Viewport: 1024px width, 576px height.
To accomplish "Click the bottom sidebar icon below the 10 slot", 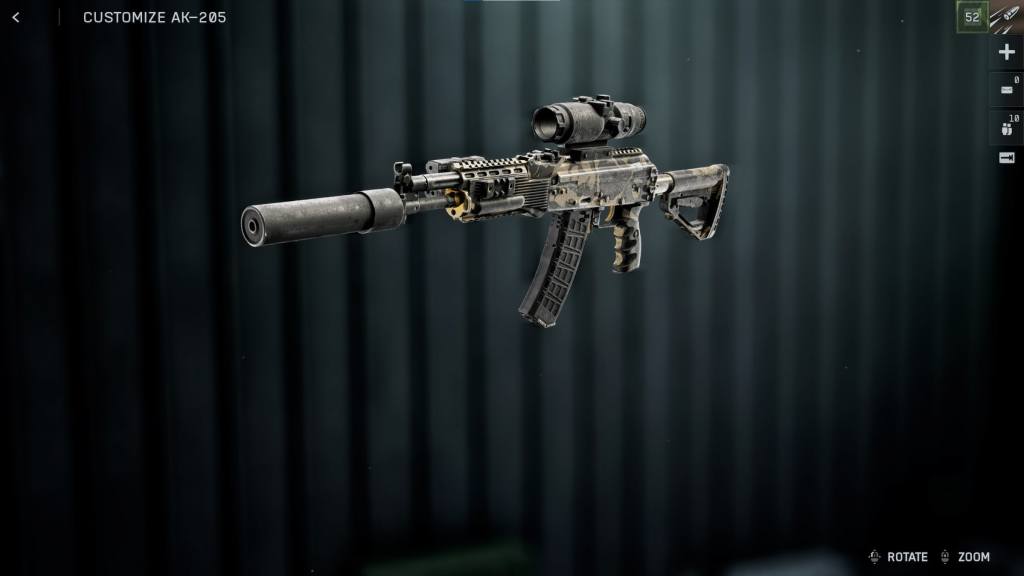I will 1006,158.
